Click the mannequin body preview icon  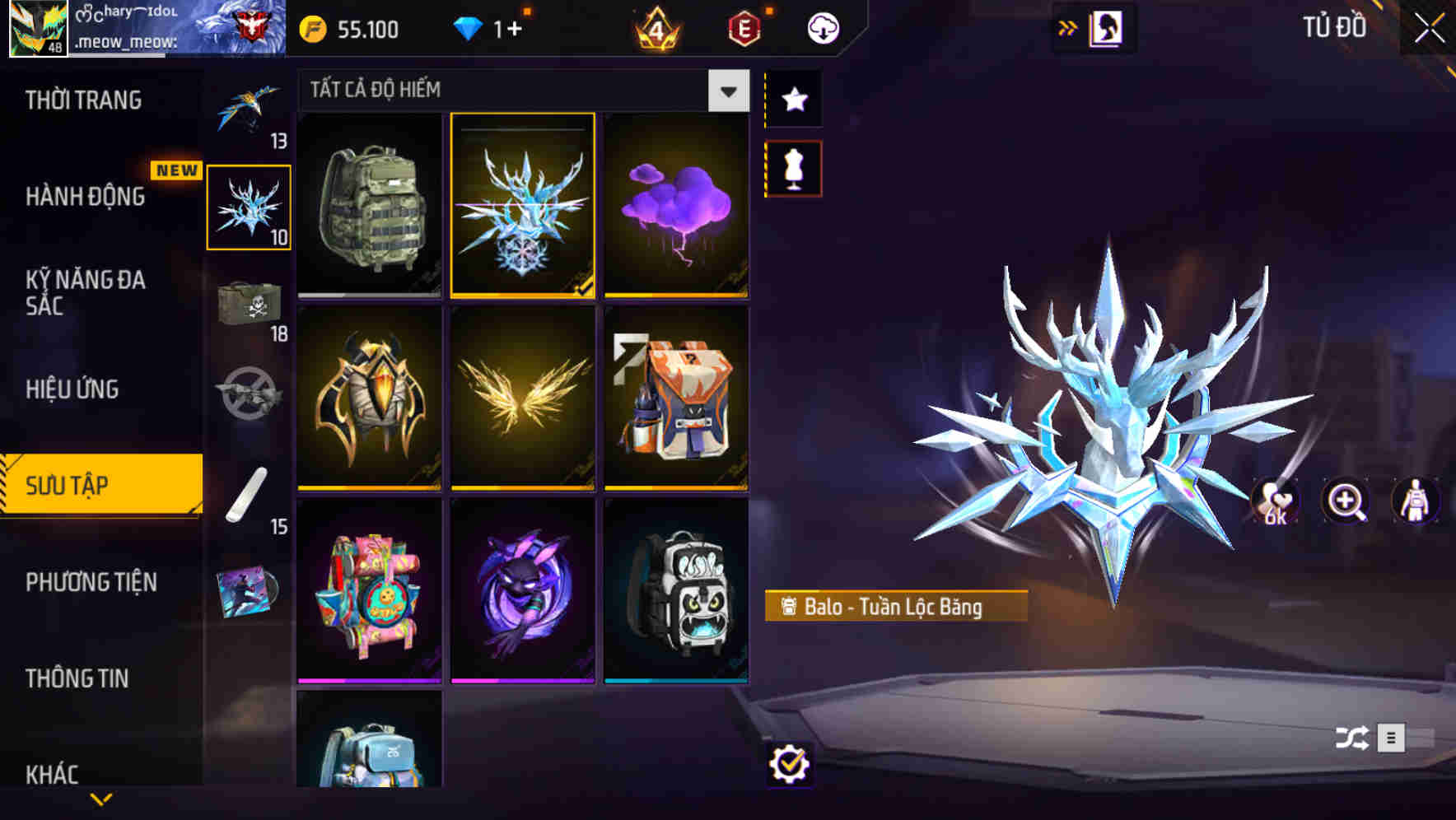[x=1413, y=501]
